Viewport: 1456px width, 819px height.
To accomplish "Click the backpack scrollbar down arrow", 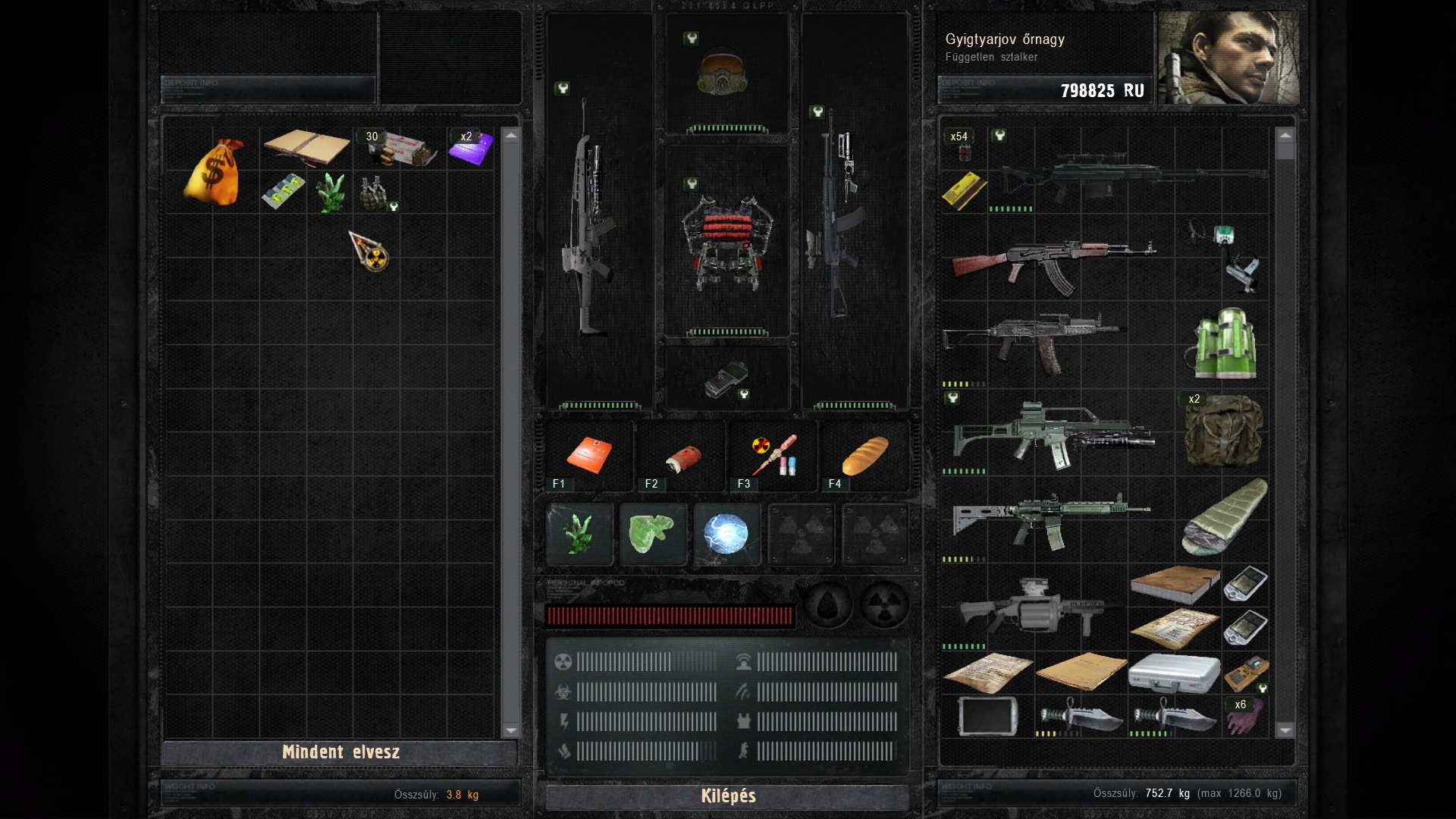I will (1285, 730).
